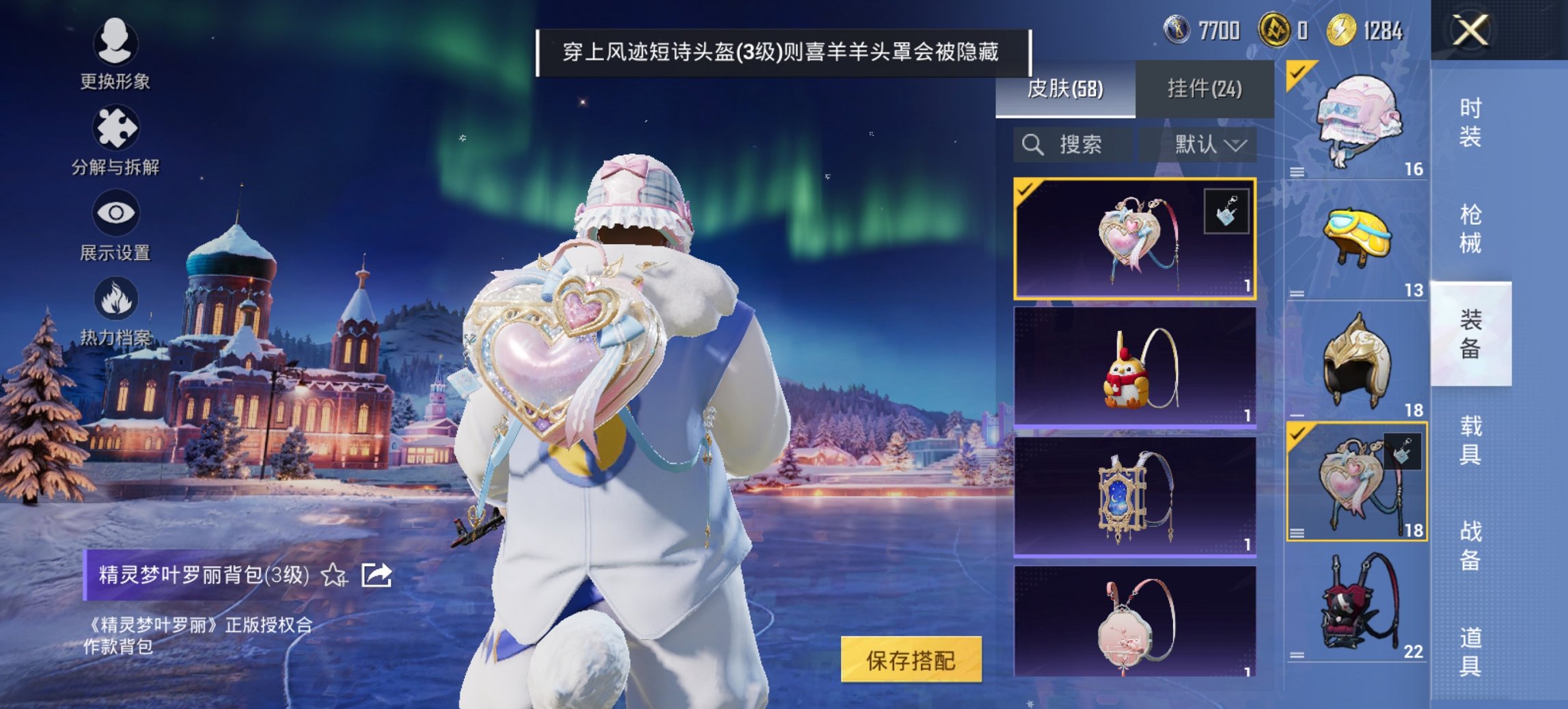The height and width of the screenshot is (709, 1568).
Task: Switch to the 挂件(24) tab
Action: 1206,89
